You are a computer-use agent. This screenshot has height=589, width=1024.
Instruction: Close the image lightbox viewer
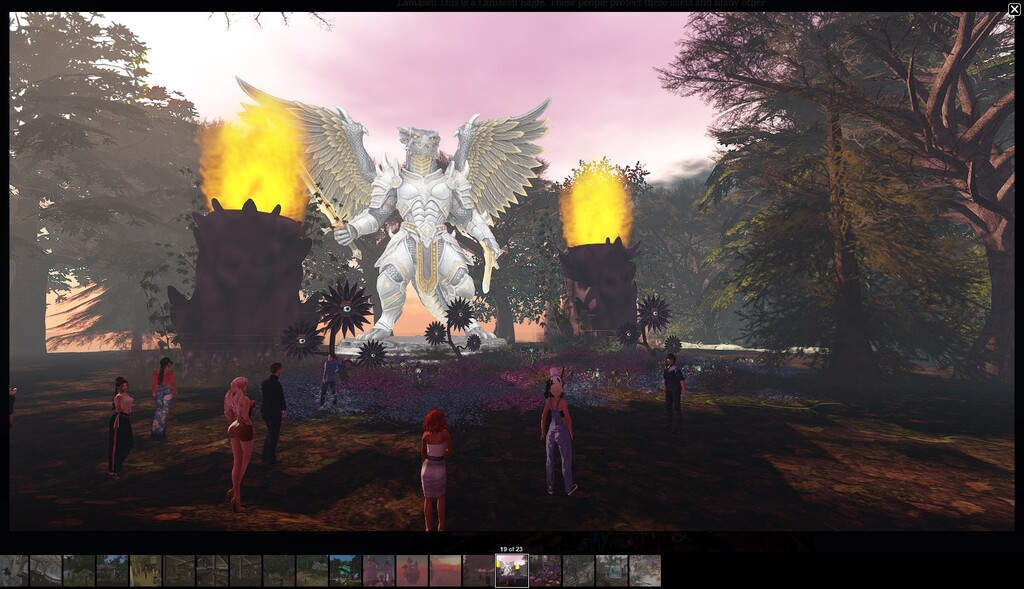pos(1014,9)
